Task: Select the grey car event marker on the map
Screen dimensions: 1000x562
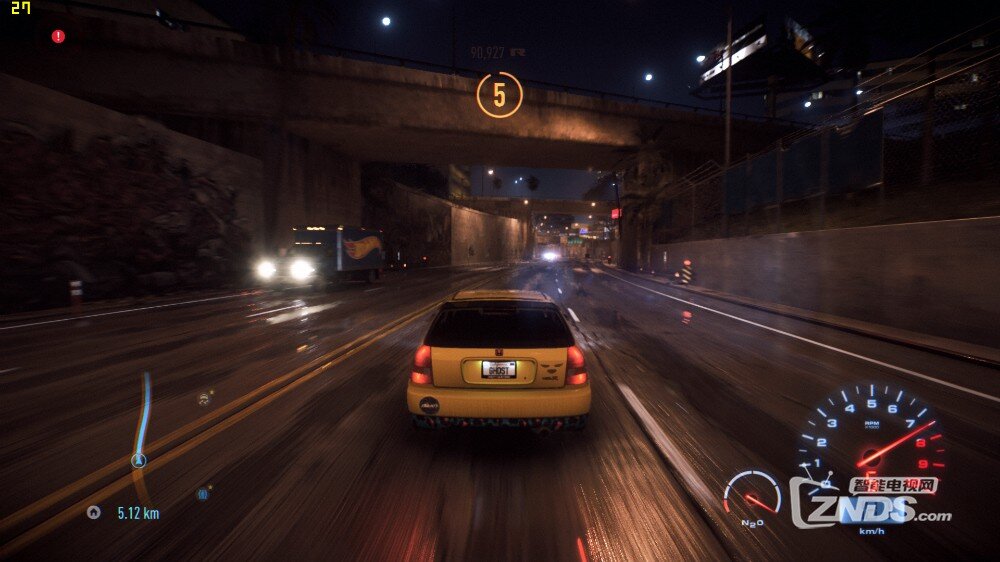Action: (x=204, y=398)
